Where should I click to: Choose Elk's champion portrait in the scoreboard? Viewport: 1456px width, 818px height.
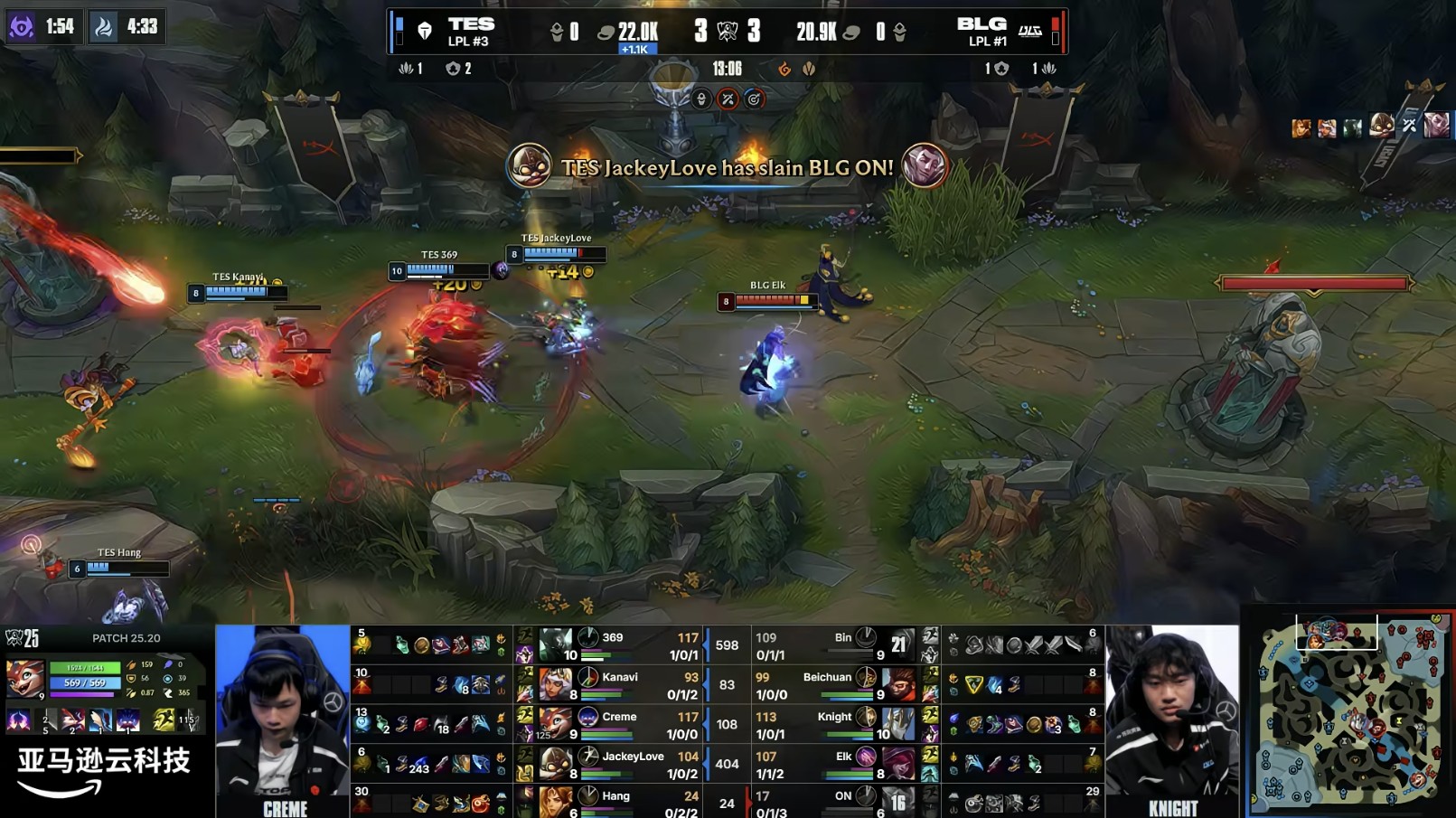pos(898,764)
